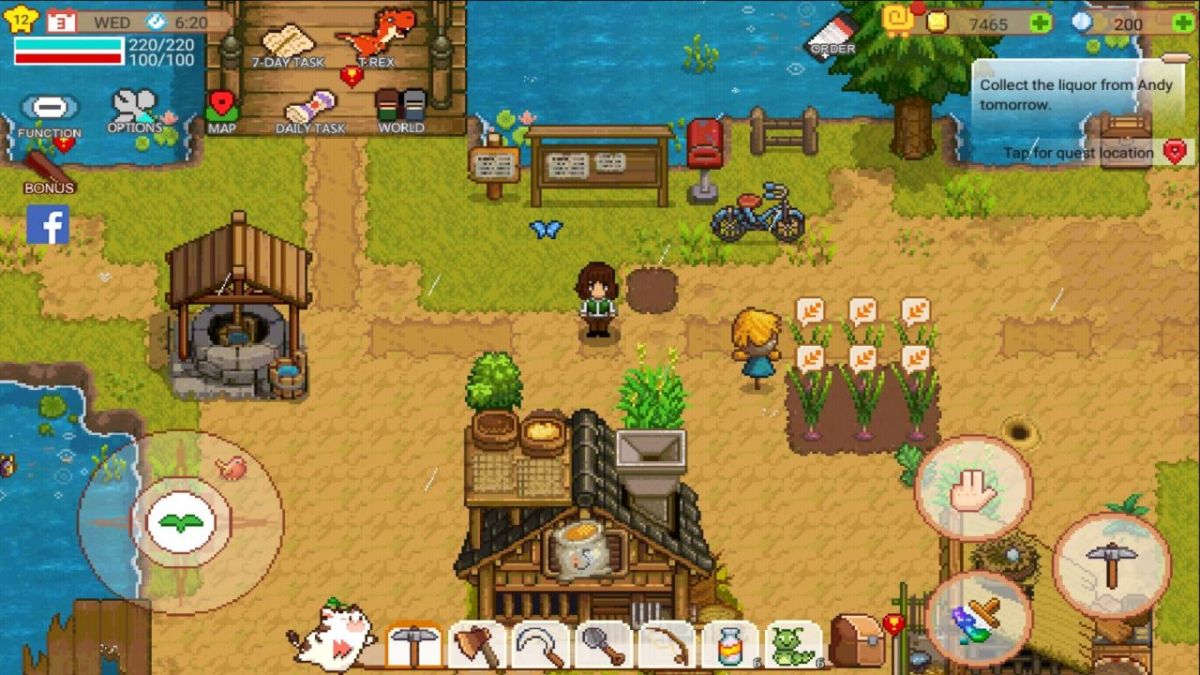Image resolution: width=1200 pixels, height=675 pixels.
Task: Select the pickaxe in the hotbar
Action: click(x=412, y=645)
